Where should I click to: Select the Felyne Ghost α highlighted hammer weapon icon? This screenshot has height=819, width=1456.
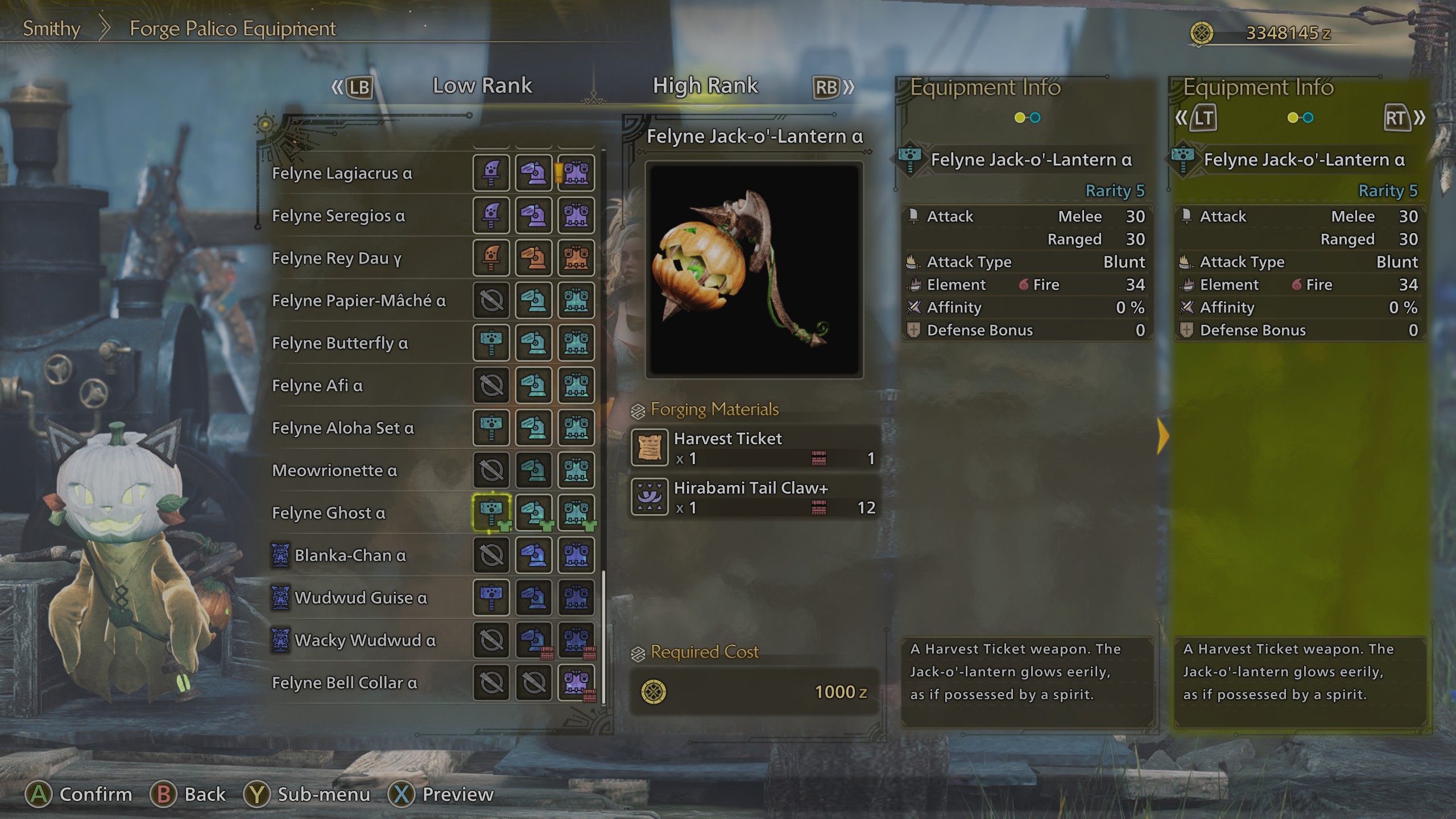pos(491,513)
